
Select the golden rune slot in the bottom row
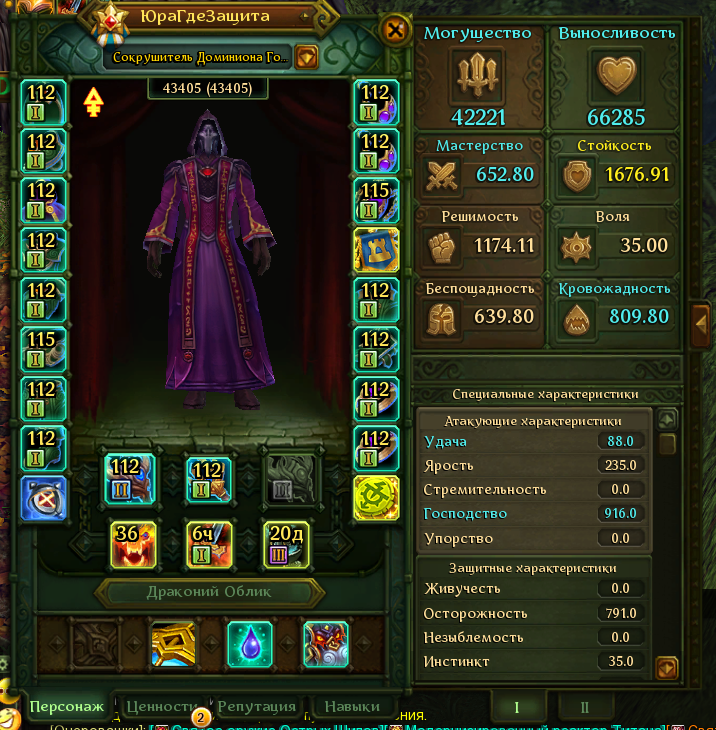pos(173,644)
